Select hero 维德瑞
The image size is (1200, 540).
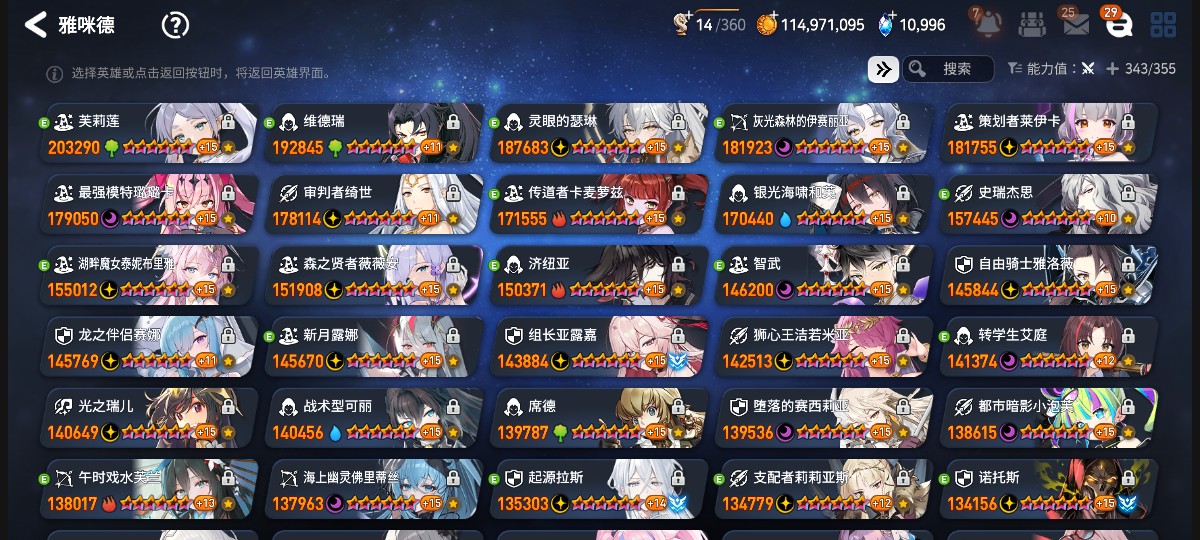point(375,134)
